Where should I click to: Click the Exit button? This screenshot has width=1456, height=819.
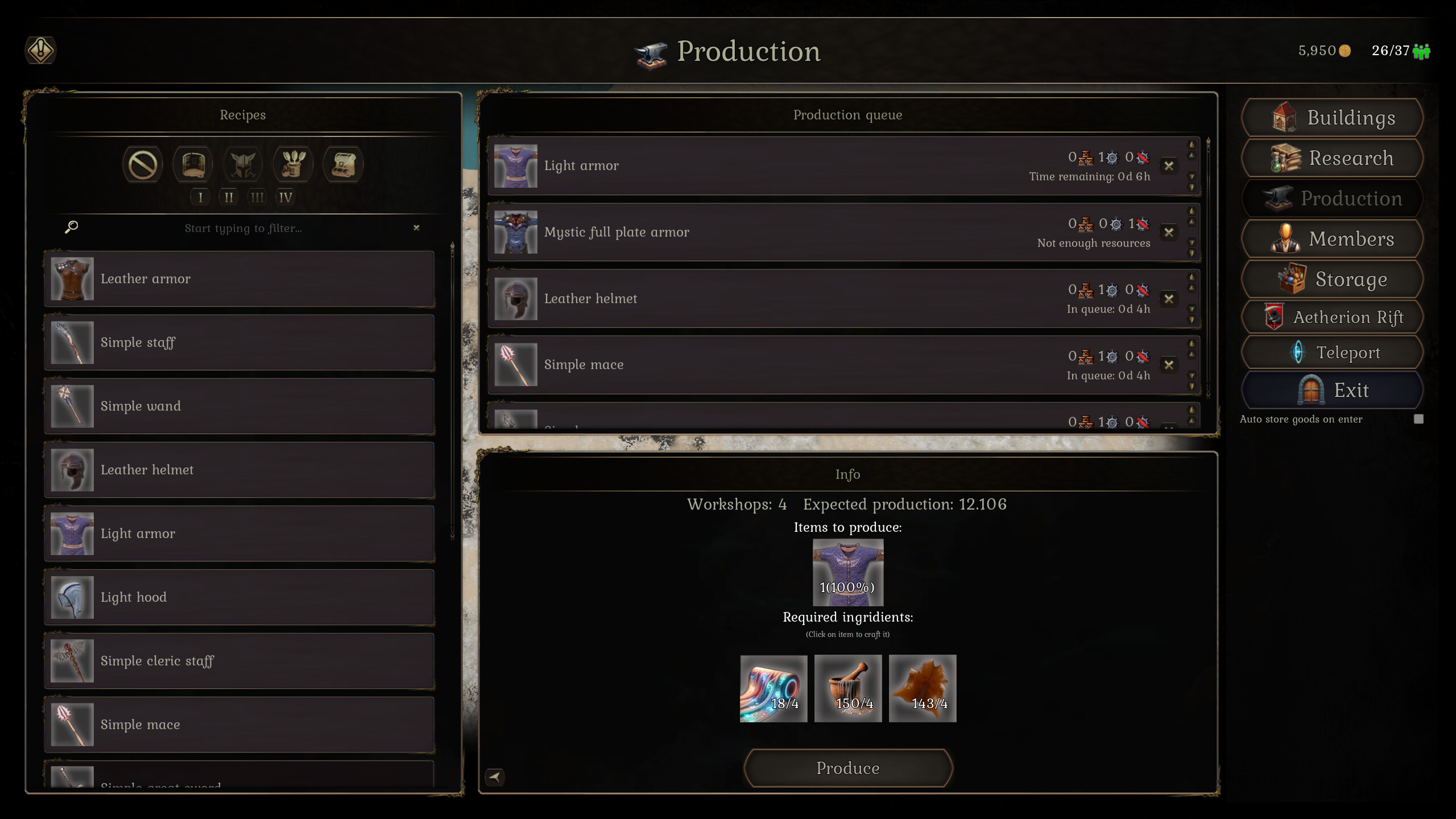1332,390
